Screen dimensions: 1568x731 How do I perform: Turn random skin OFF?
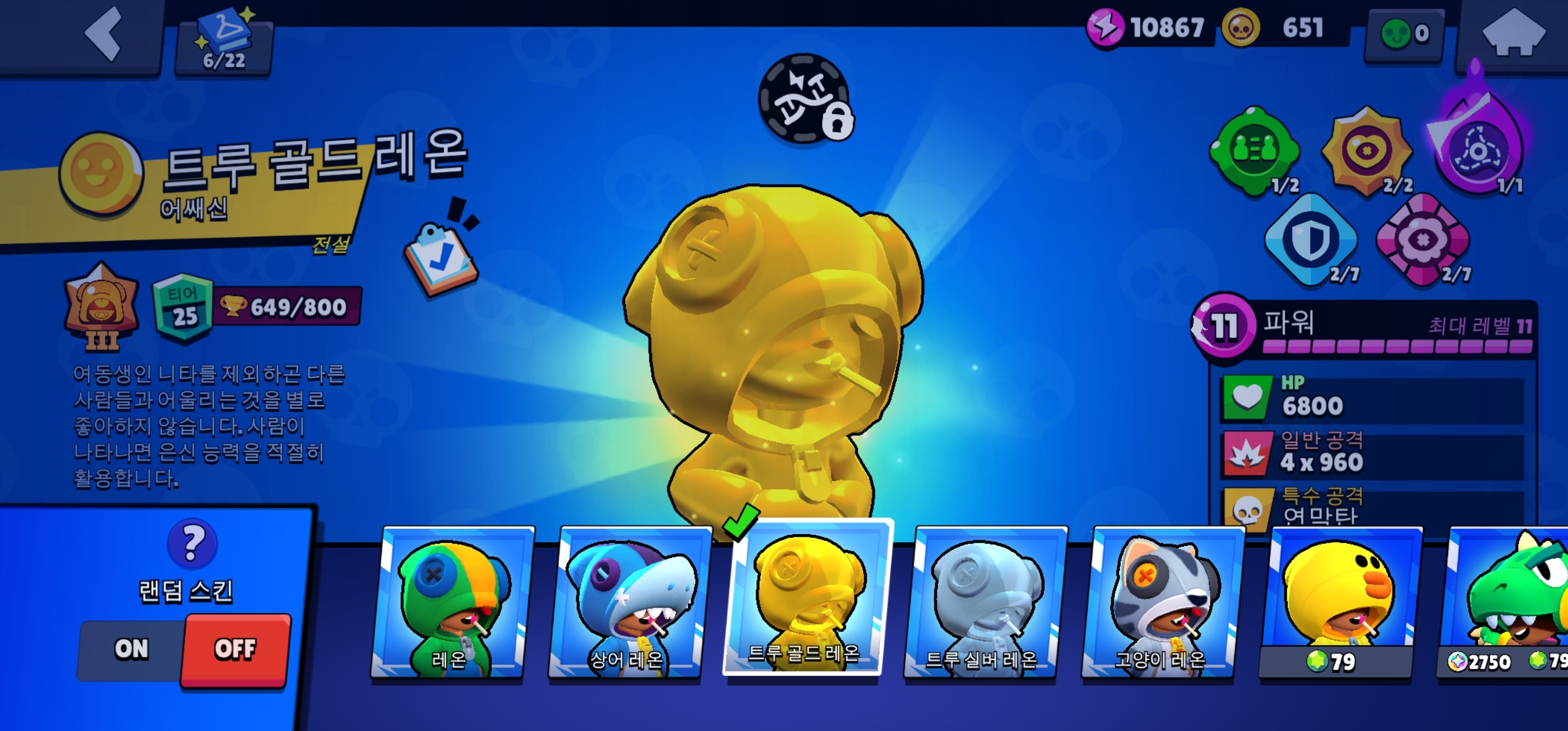click(235, 649)
